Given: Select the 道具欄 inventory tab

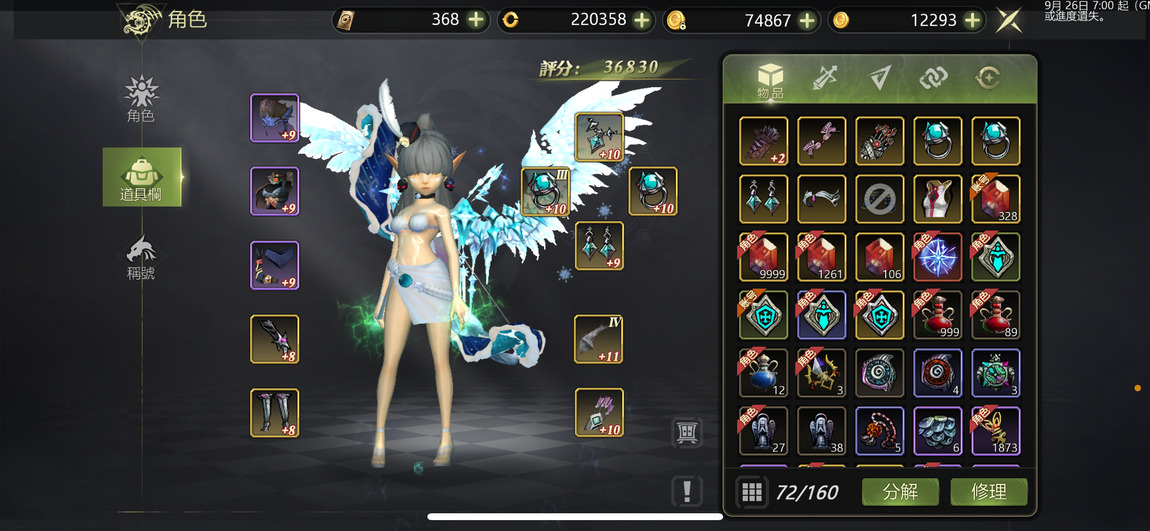Looking at the screenshot, I should [x=141, y=178].
